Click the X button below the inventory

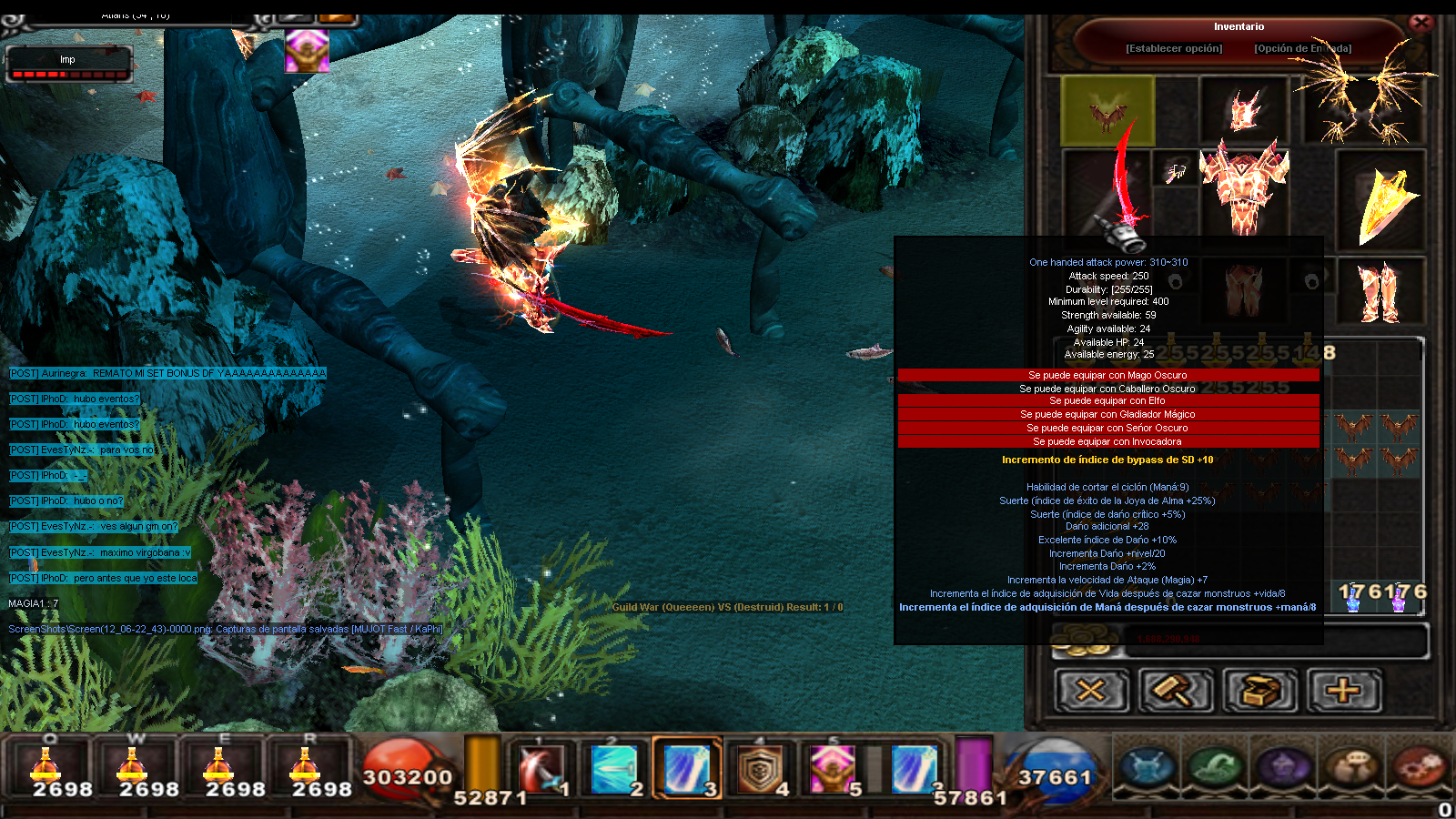[1090, 691]
